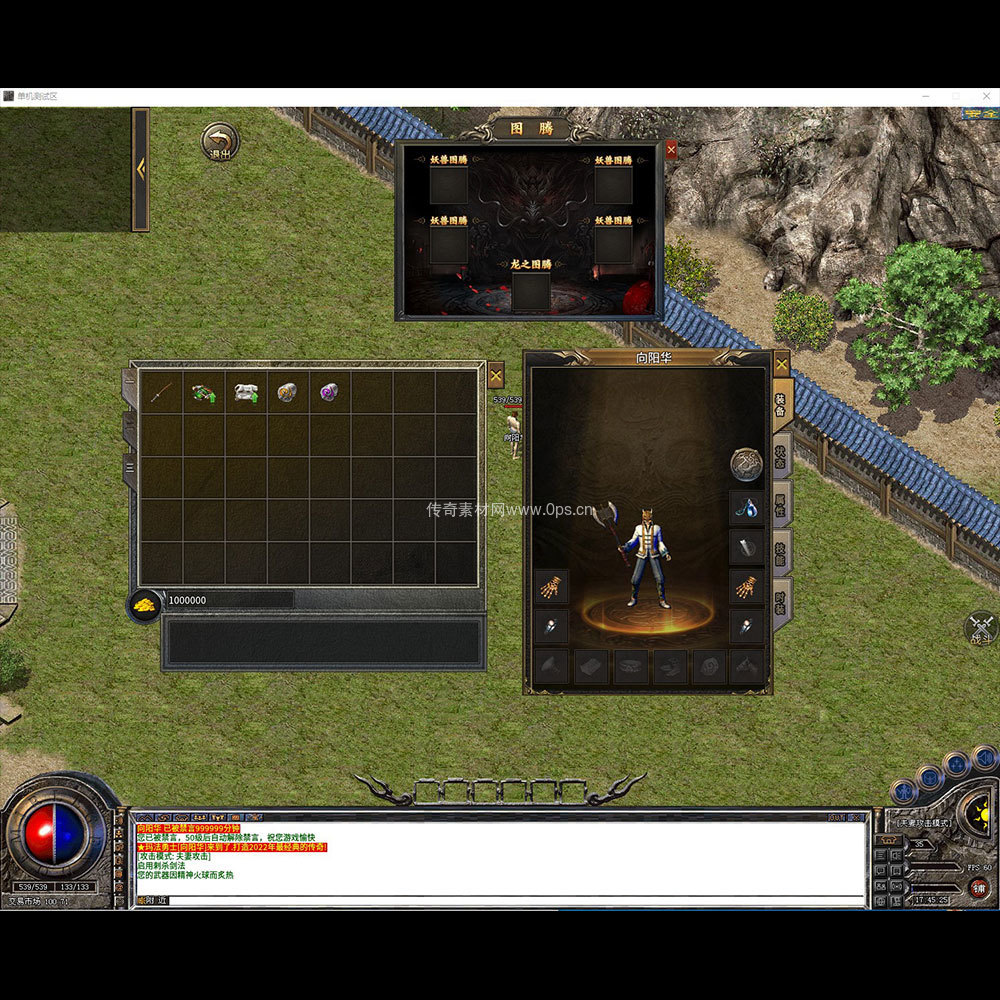The width and height of the screenshot is (1000, 1000).
Task: Open the 属性 attributes tab
Action: (x=781, y=503)
